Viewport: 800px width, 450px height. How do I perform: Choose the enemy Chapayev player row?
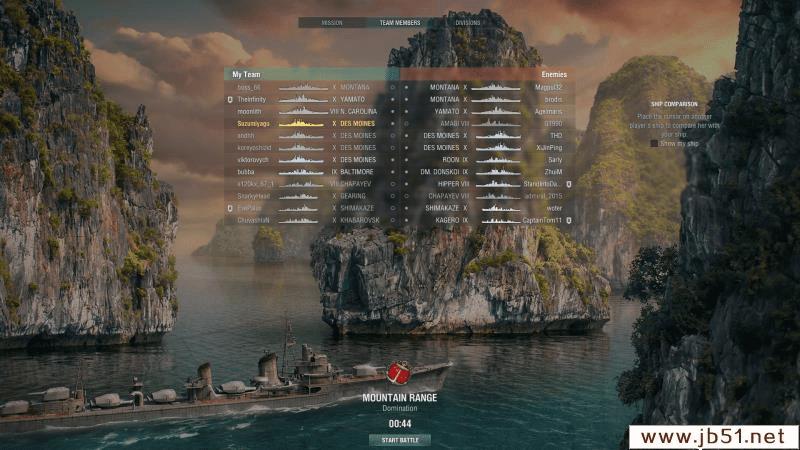490,196
